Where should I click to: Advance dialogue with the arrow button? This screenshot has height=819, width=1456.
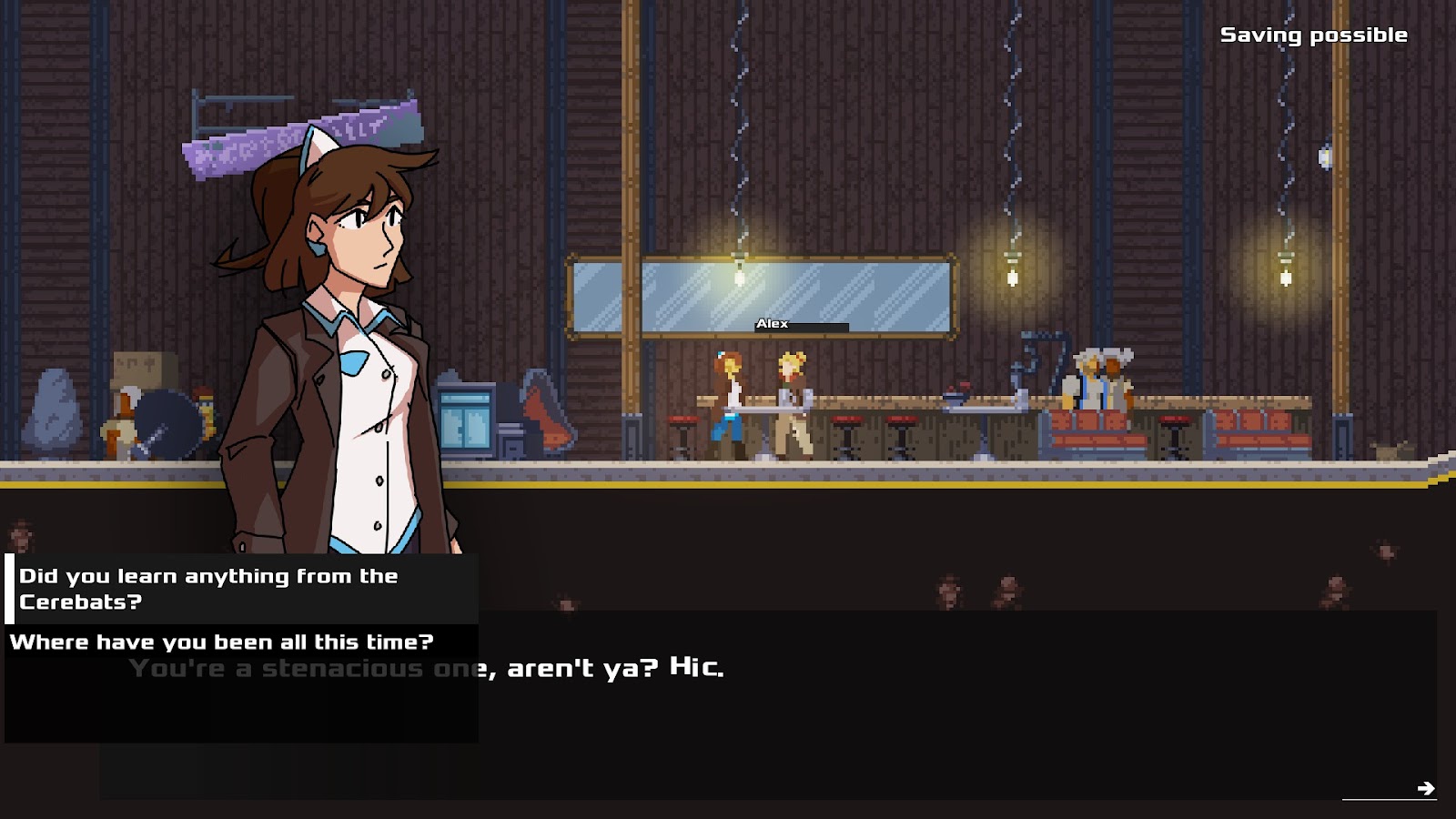(x=1425, y=788)
